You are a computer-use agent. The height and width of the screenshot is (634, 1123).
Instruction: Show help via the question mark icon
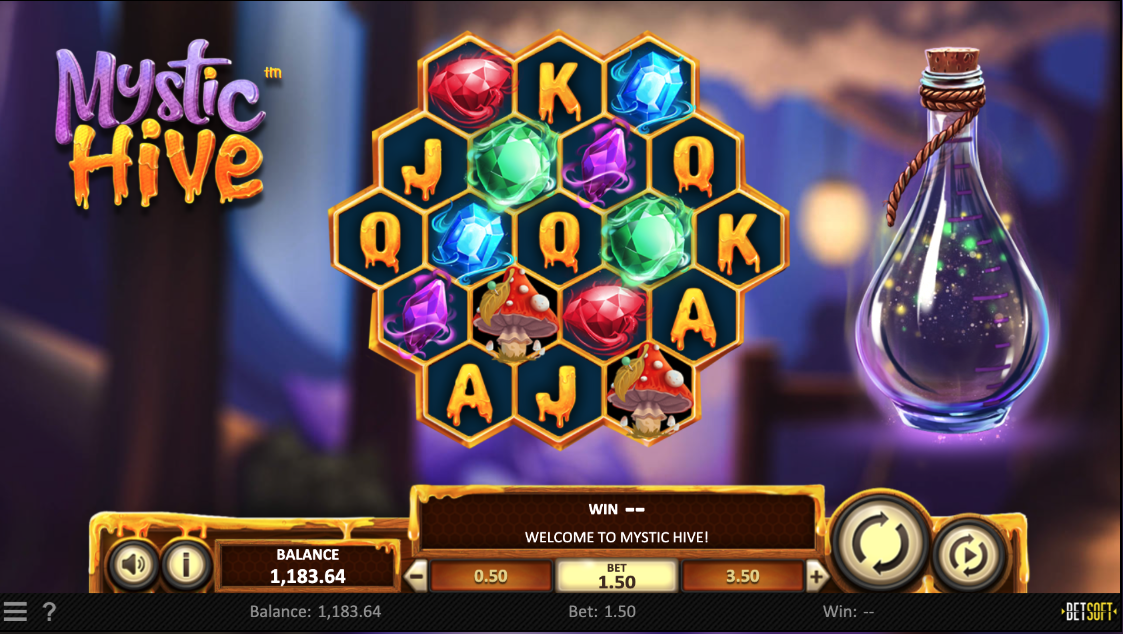click(49, 611)
